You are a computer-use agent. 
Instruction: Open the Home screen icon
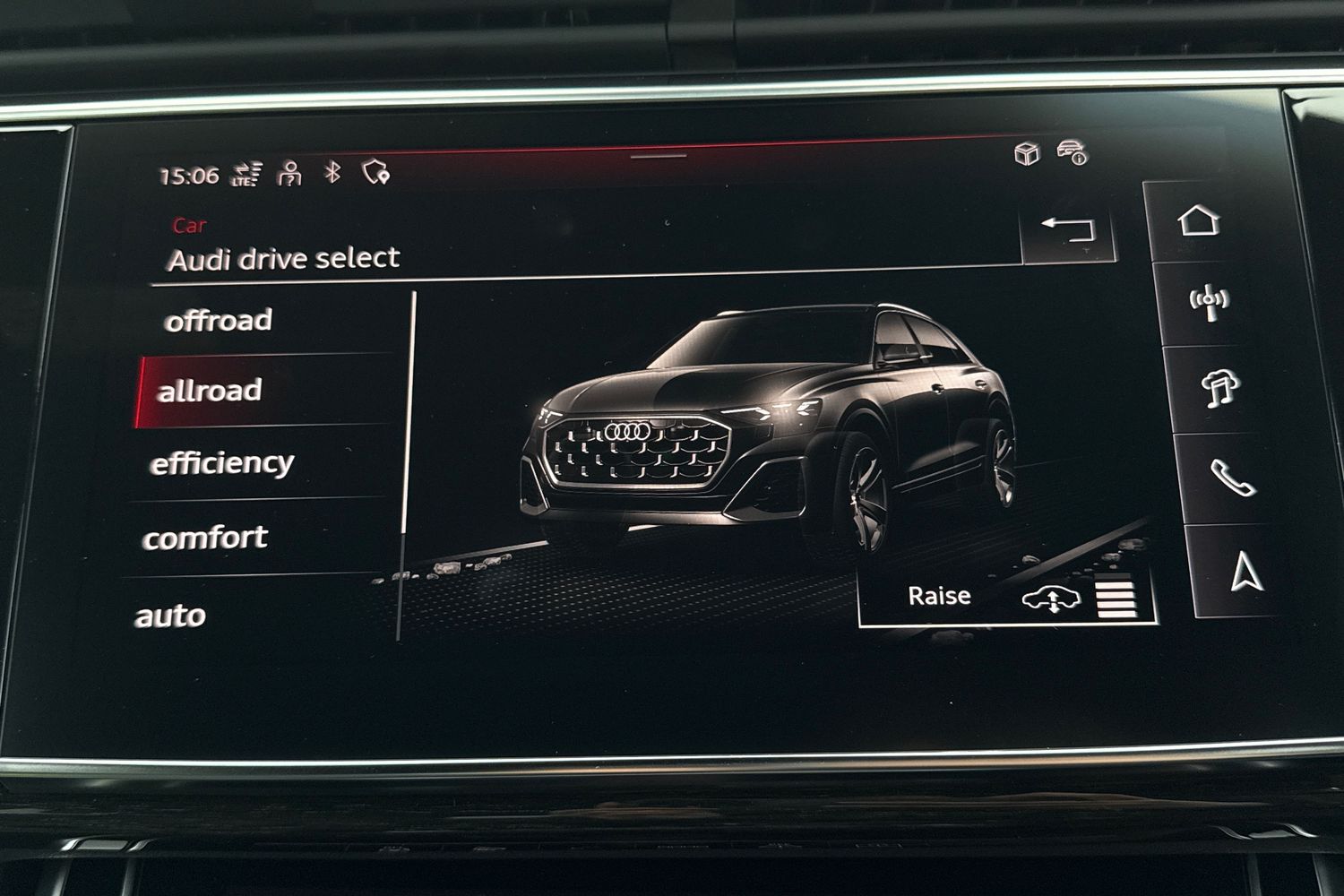pos(1201,218)
